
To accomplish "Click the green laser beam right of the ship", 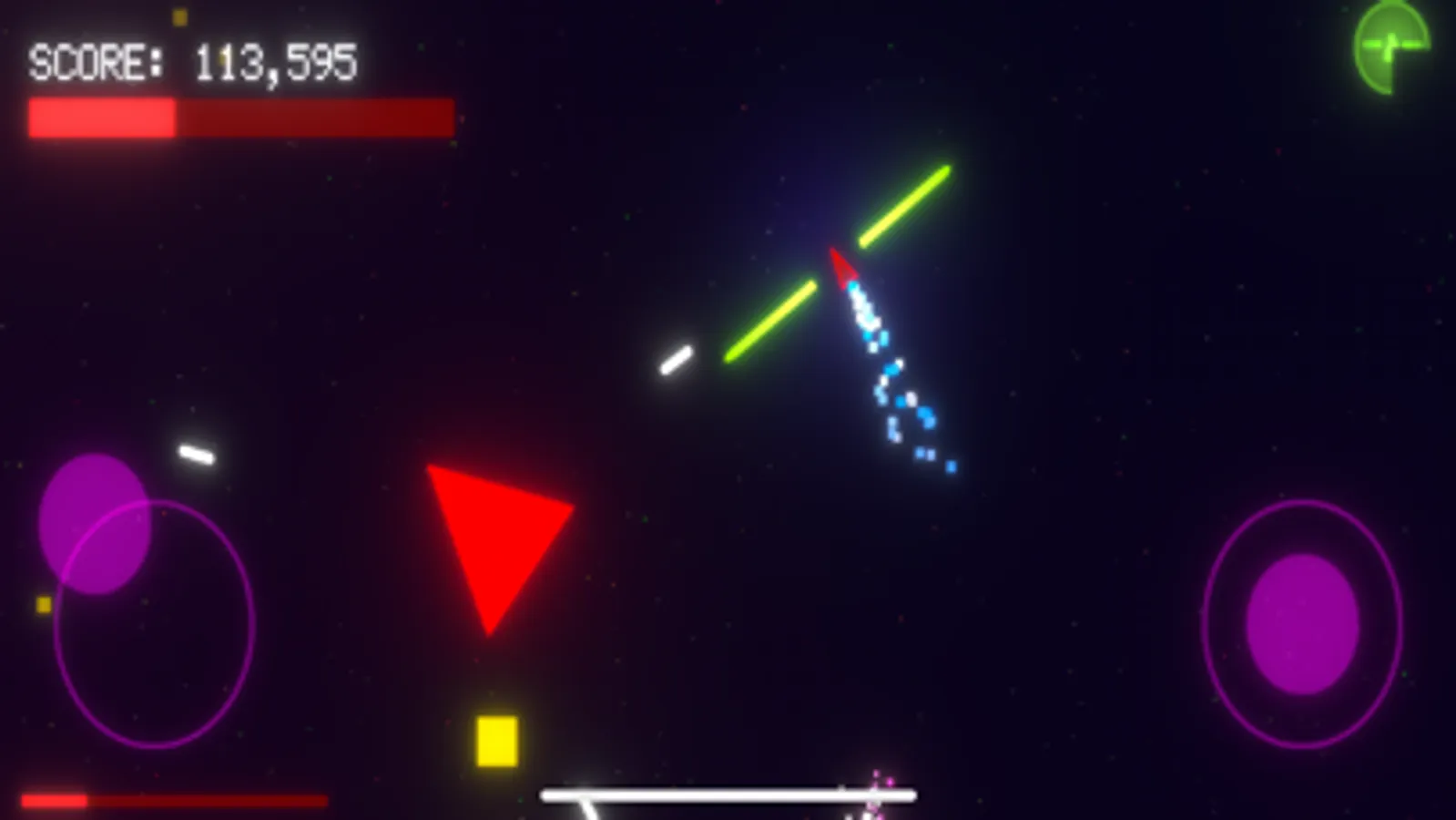I will [x=906, y=205].
